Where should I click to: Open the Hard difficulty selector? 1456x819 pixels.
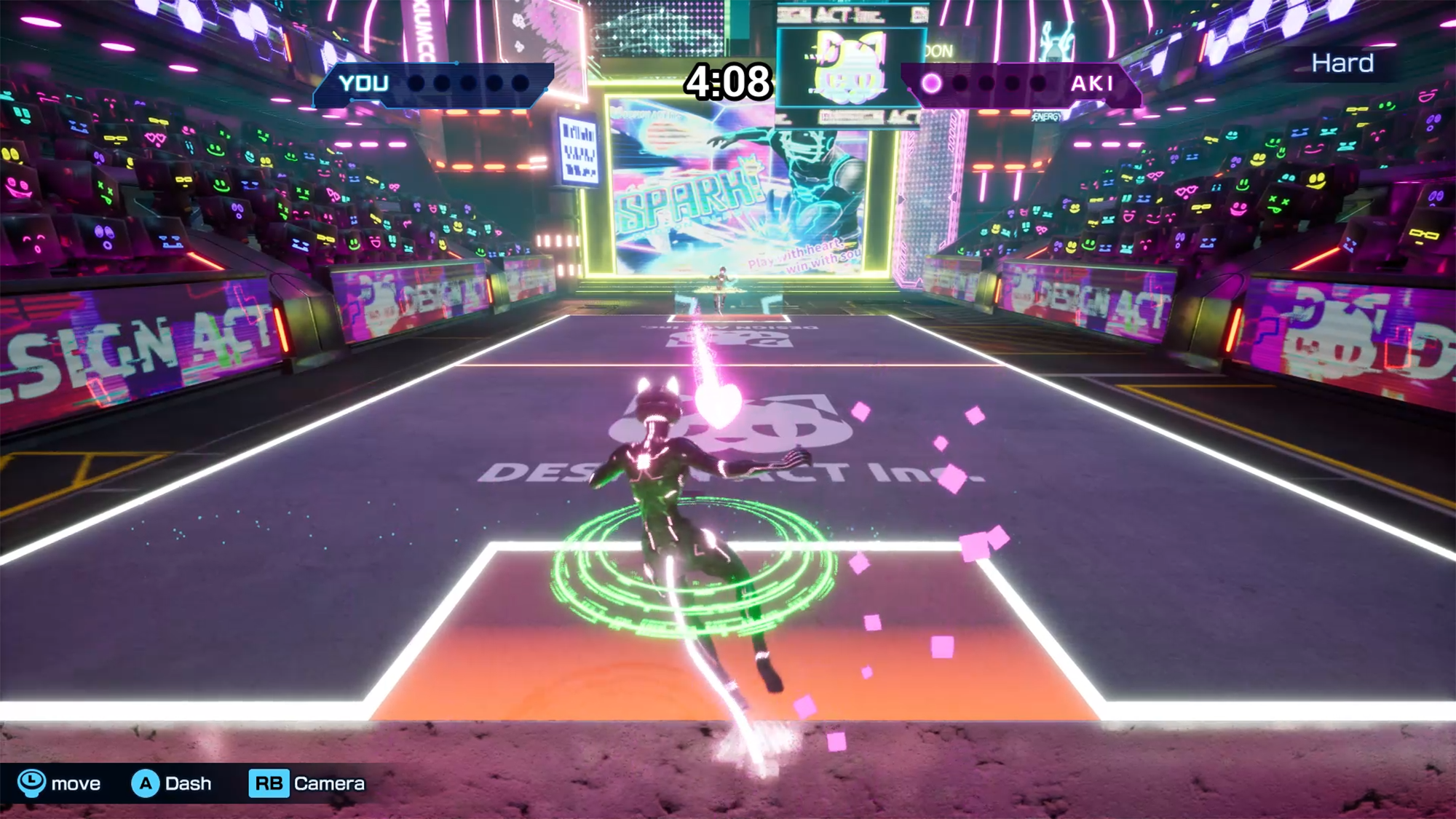[1343, 63]
